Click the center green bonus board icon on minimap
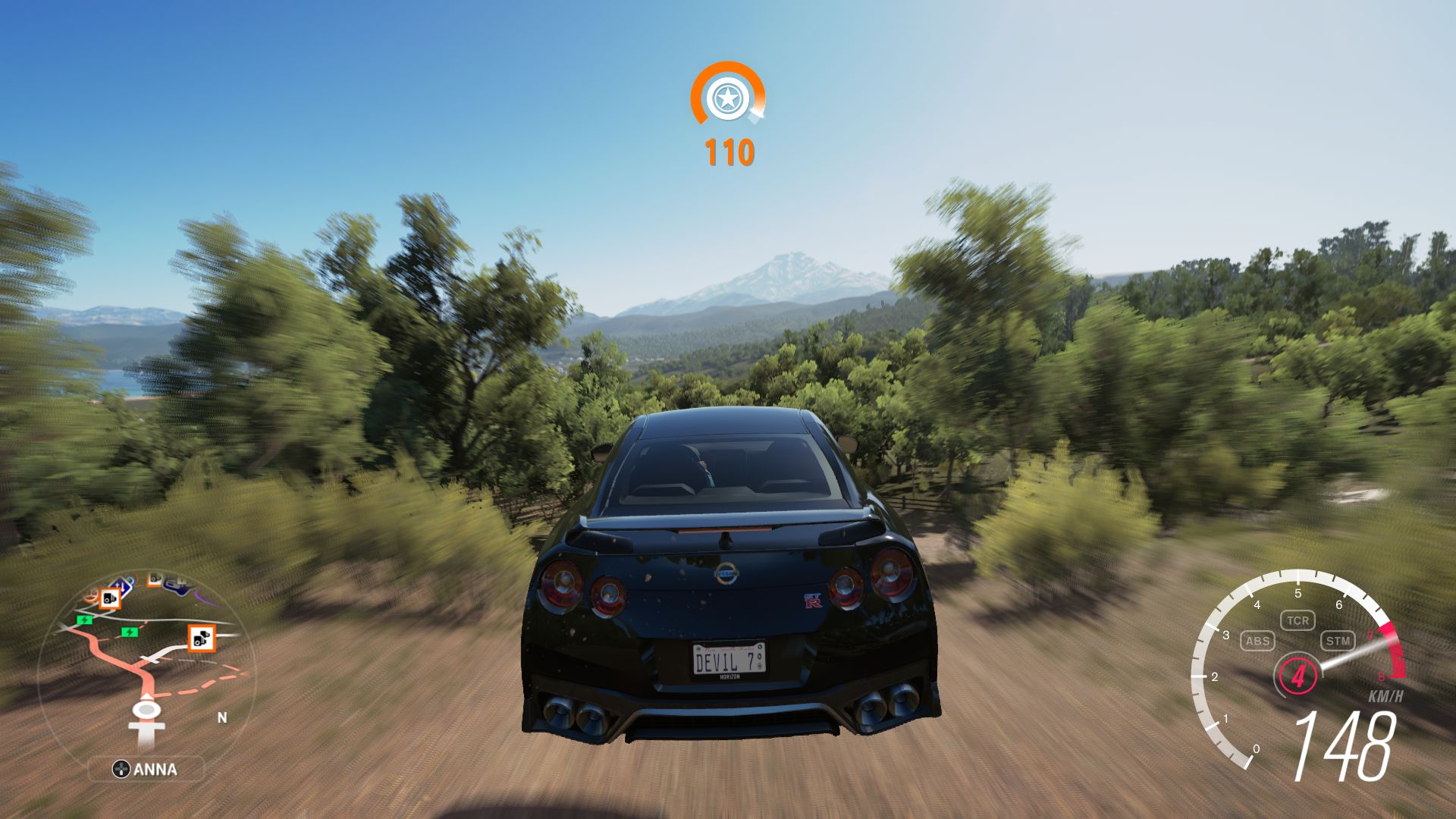The width and height of the screenshot is (1456, 819). [x=130, y=632]
